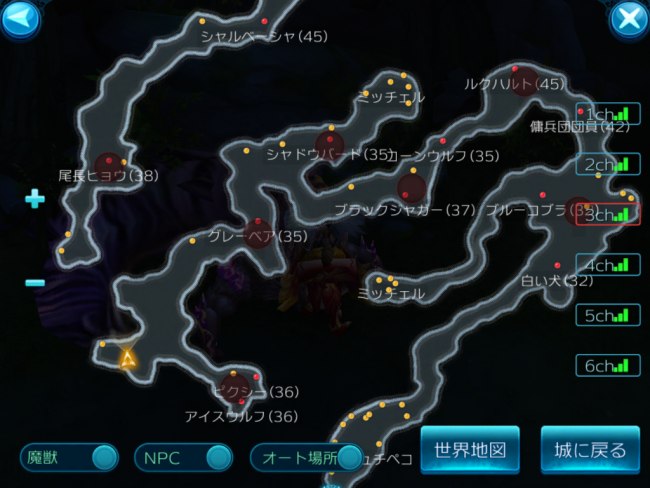
Task: Switch to channel 2ch
Action: (x=608, y=164)
